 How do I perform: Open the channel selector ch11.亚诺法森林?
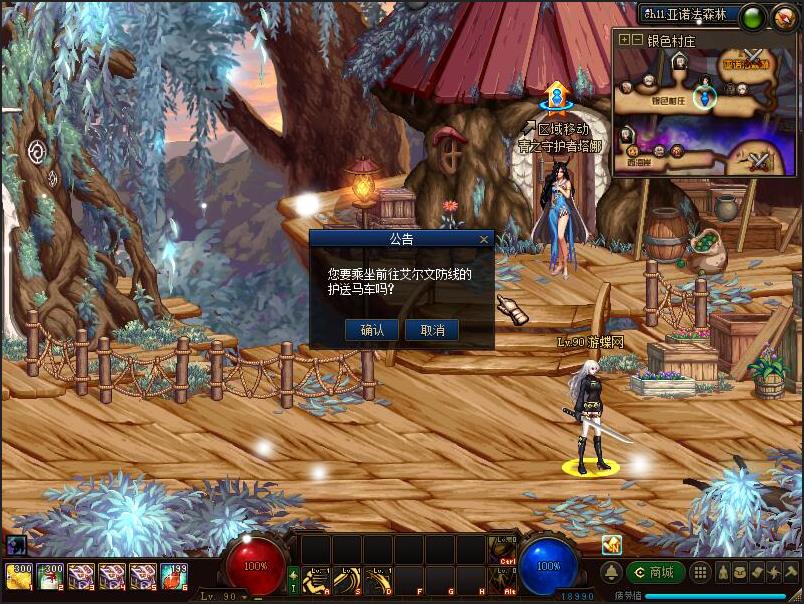point(688,15)
